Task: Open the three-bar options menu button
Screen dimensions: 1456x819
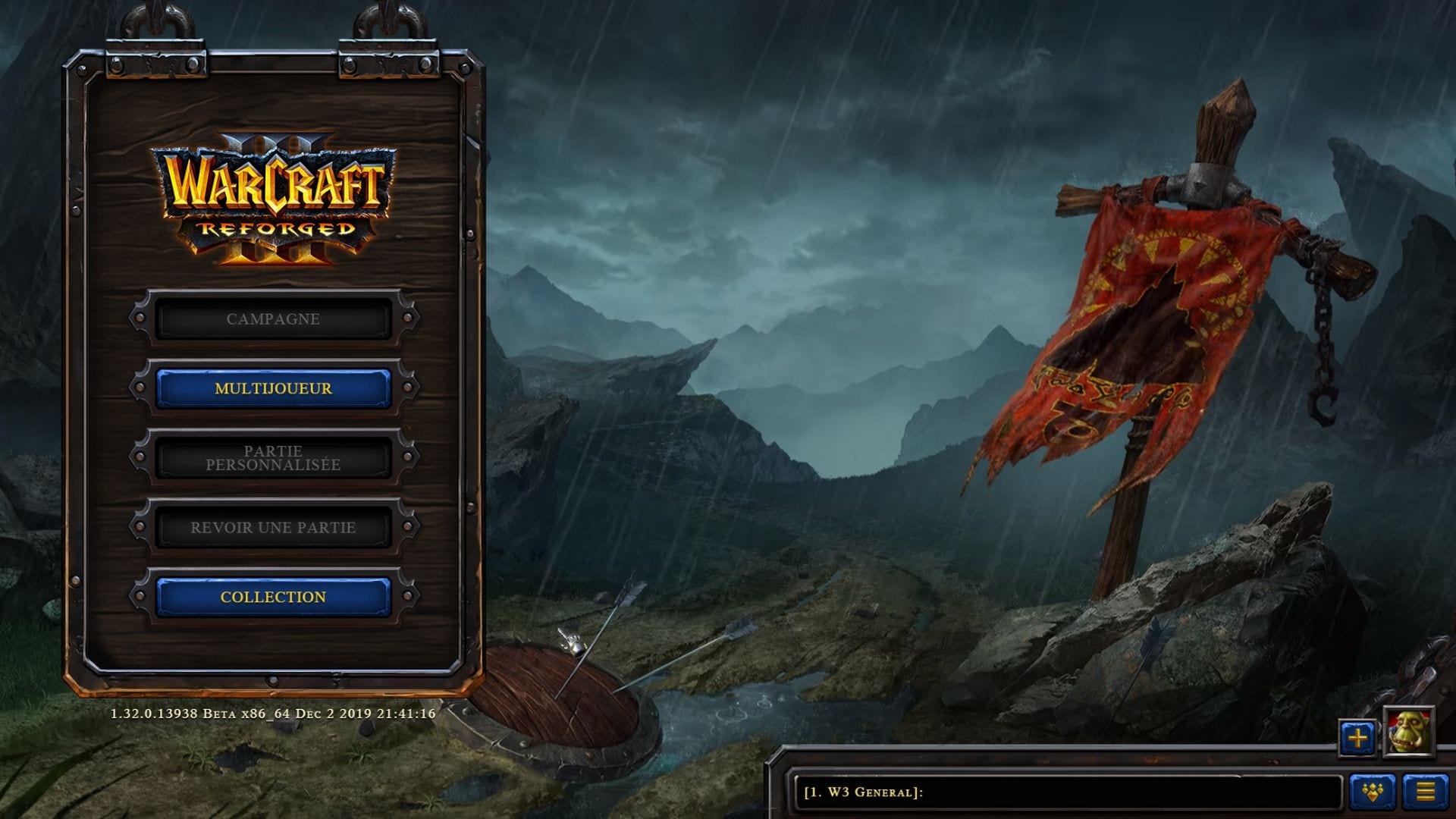Action: [x=1426, y=792]
